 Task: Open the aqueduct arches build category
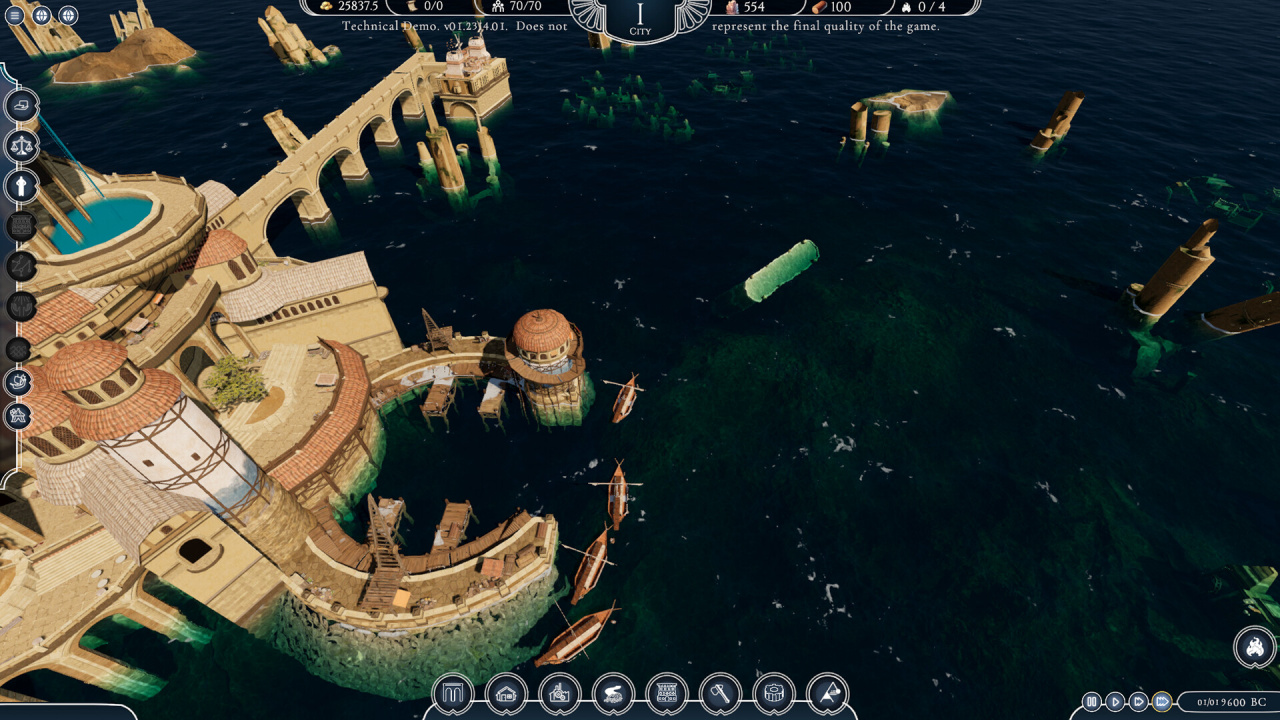tap(452, 693)
